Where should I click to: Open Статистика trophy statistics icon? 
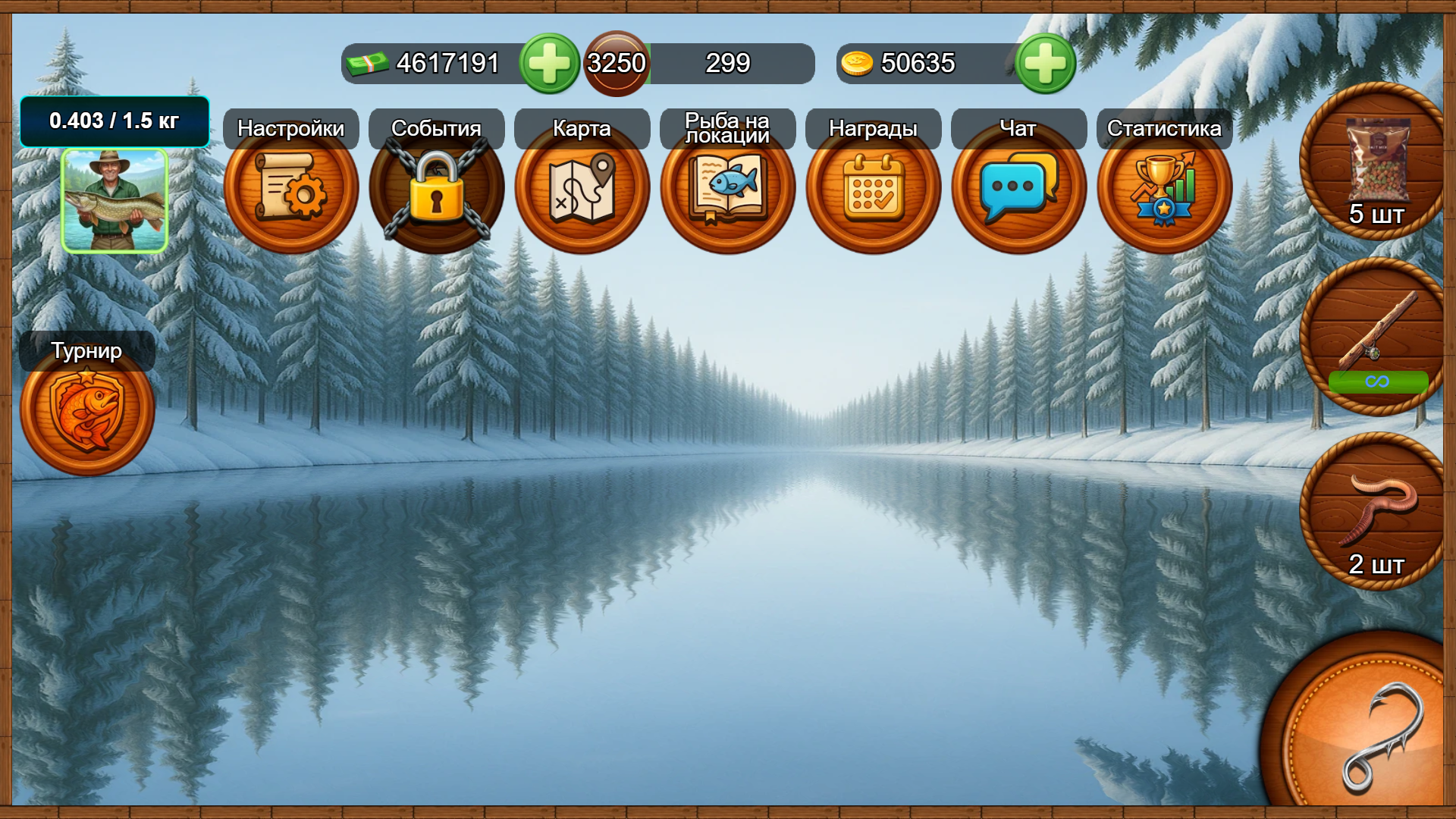click(1164, 188)
